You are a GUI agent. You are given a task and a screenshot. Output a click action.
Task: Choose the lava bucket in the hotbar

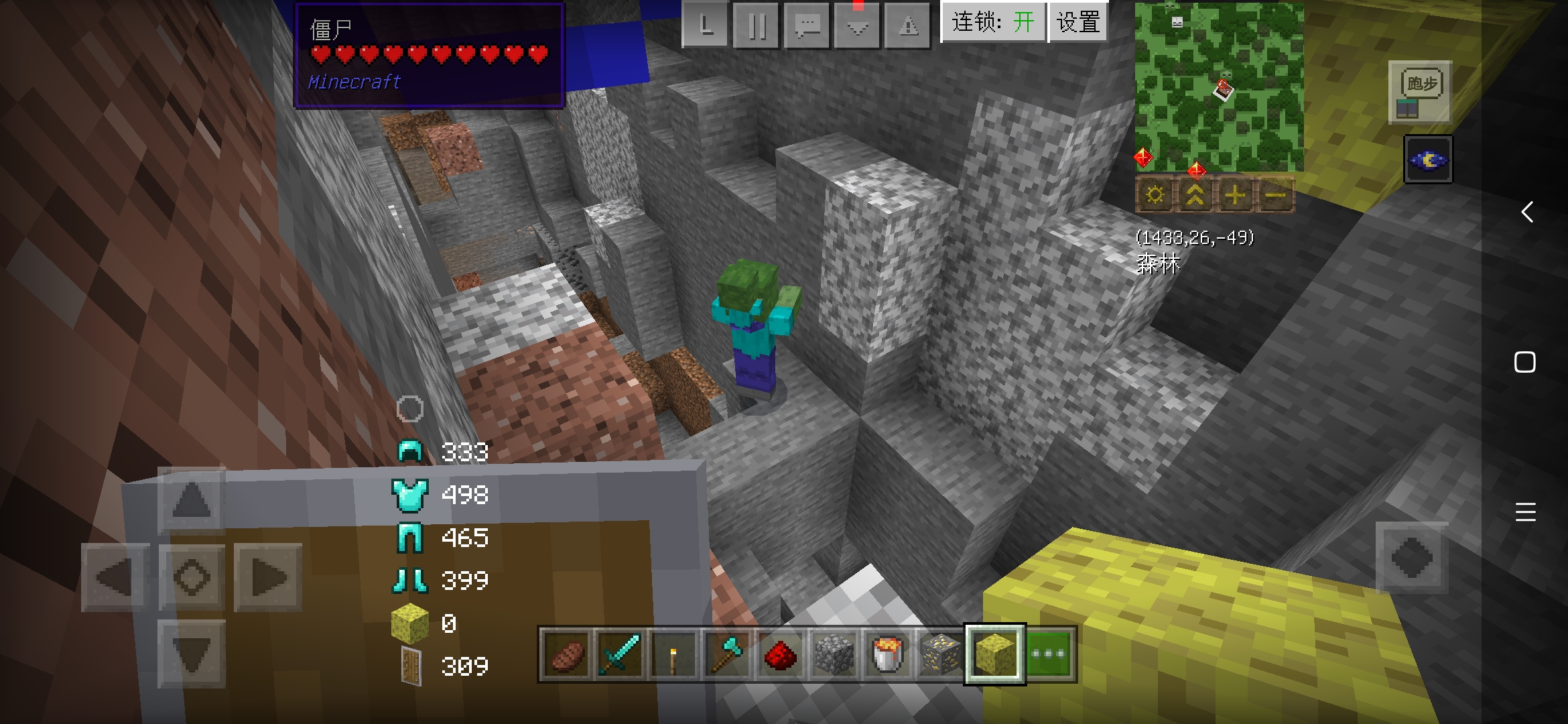[887, 654]
